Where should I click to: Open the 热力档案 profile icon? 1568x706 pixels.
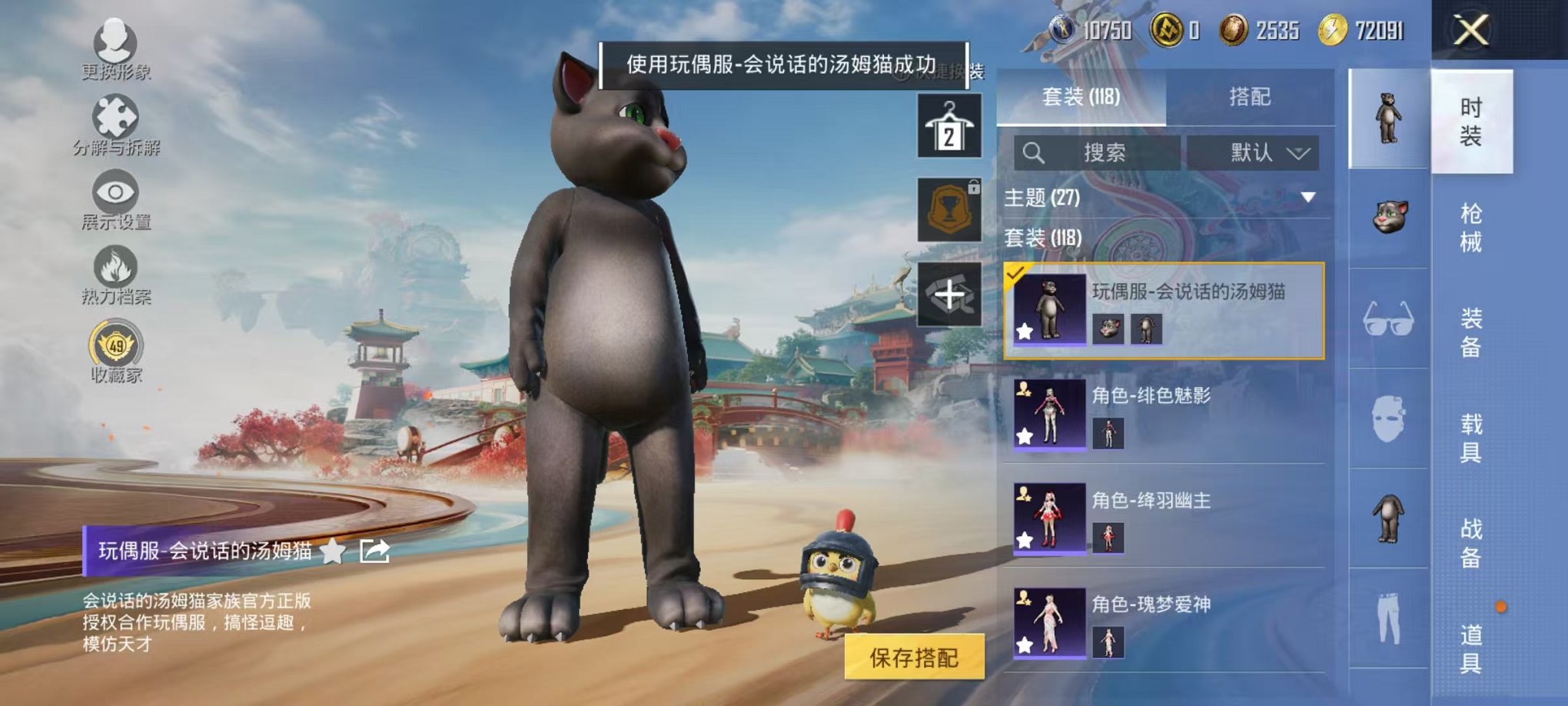[114, 267]
